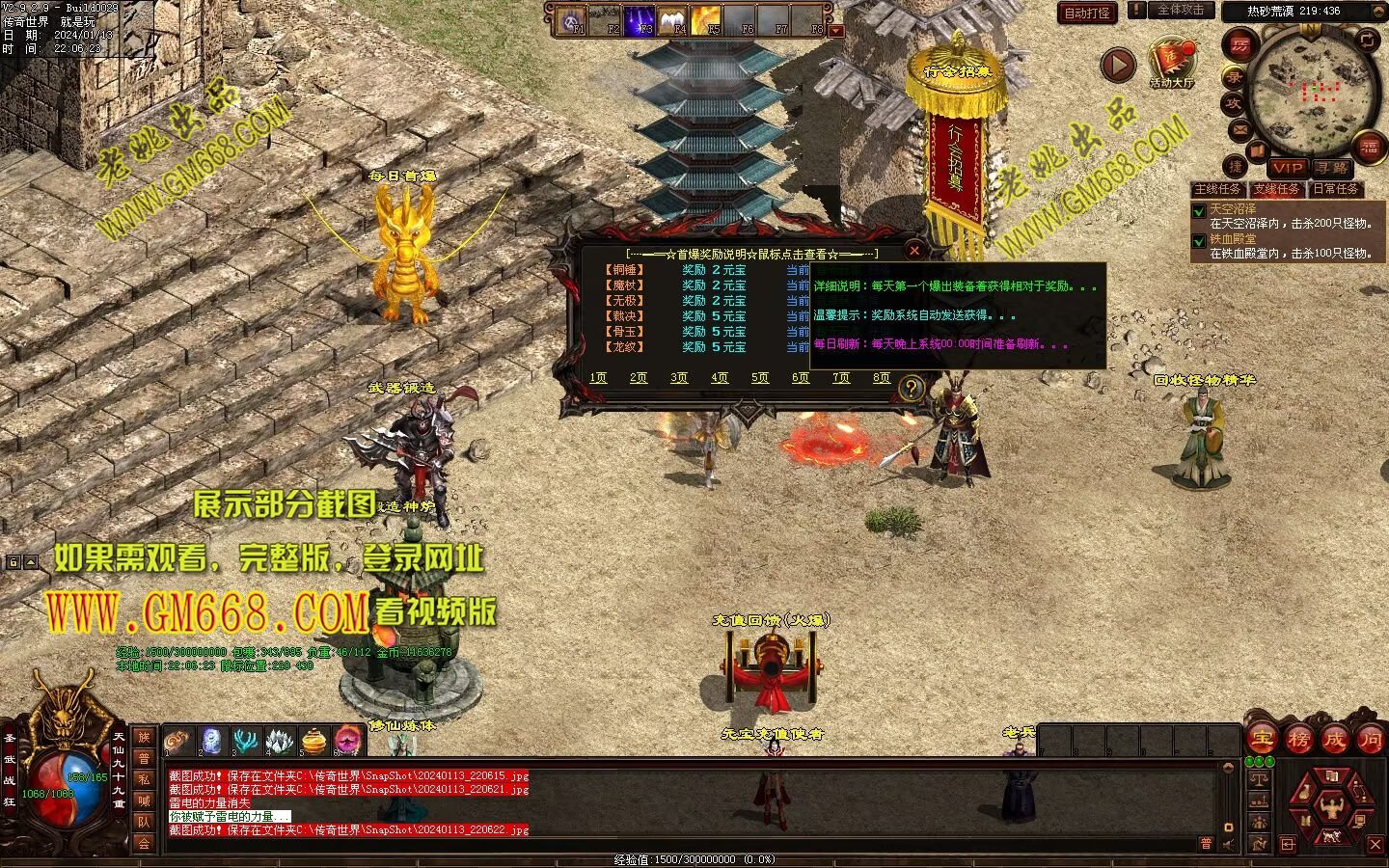Activate the purple lightning skill icon

[639, 19]
